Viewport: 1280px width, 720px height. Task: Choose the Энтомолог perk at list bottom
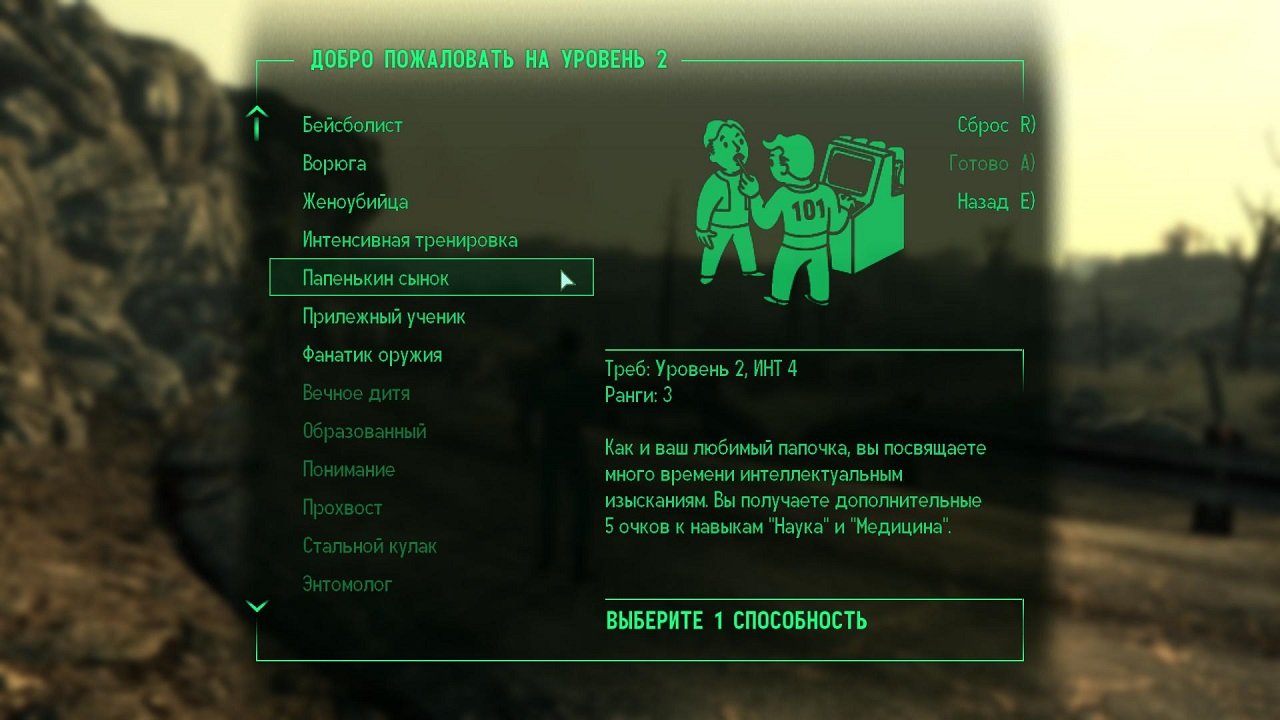[346, 584]
